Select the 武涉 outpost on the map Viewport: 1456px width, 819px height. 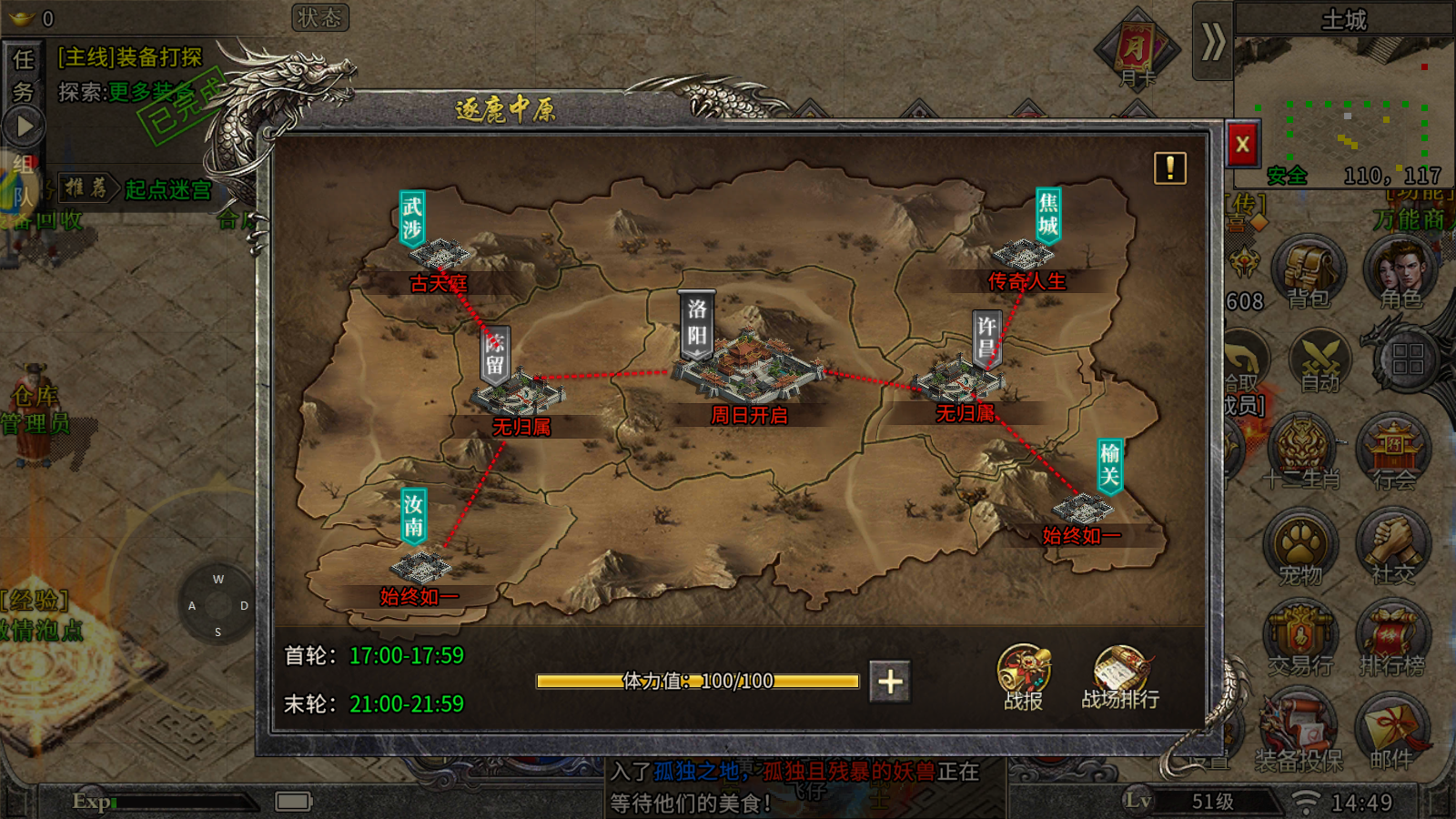pos(439,253)
